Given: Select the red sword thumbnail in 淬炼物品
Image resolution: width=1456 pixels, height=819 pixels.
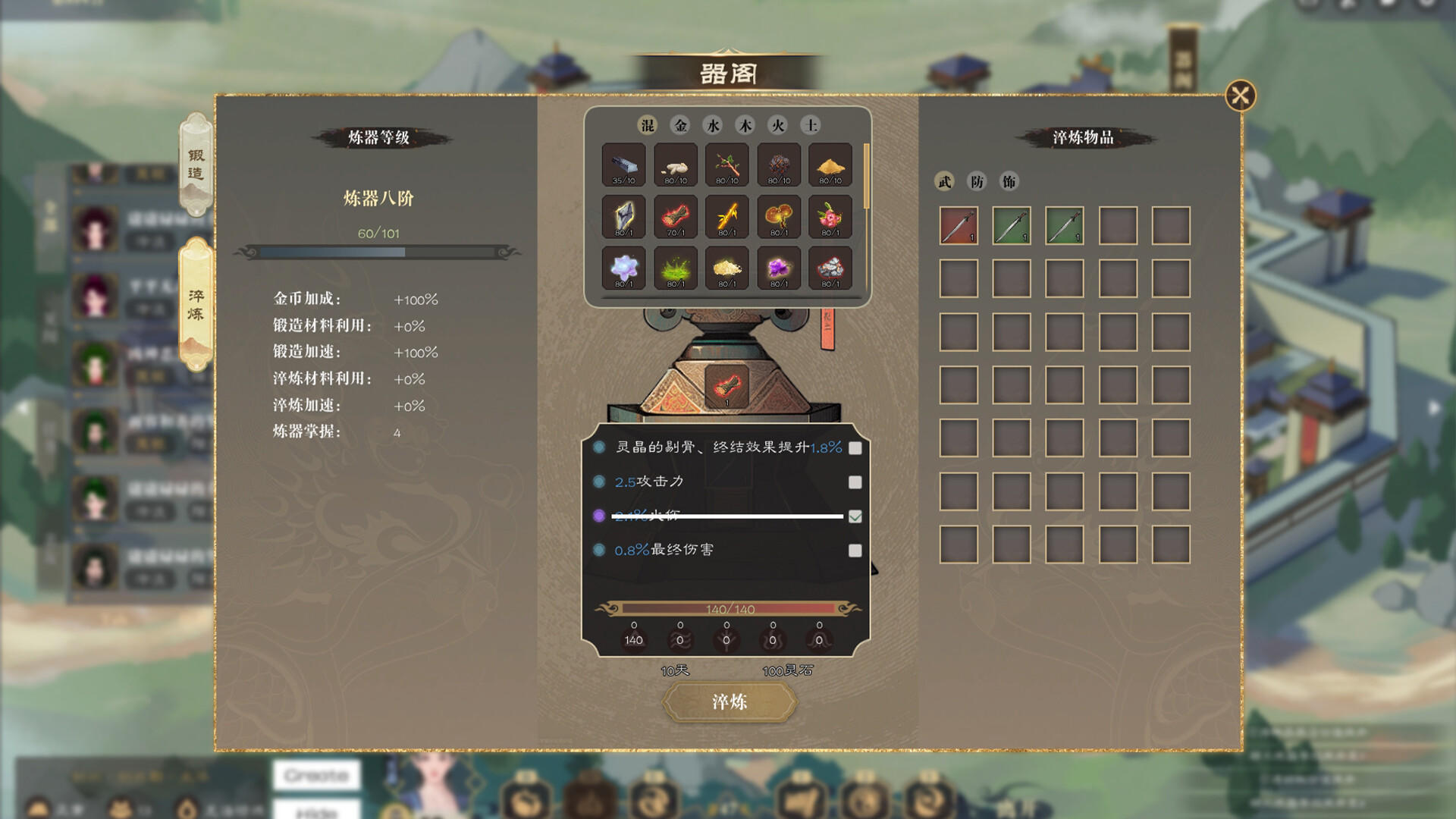Looking at the screenshot, I should tap(958, 225).
